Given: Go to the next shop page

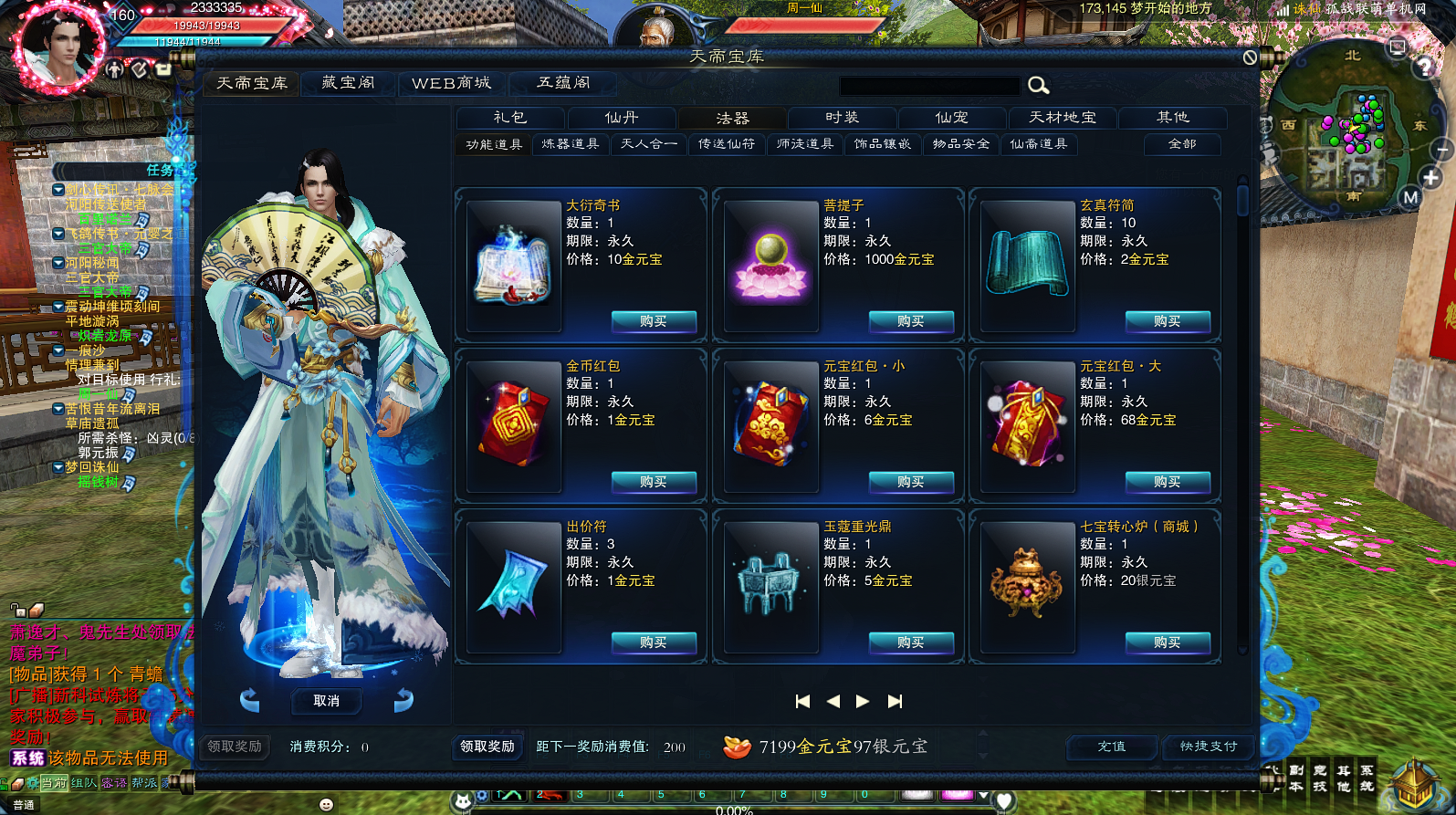Looking at the screenshot, I should click(x=863, y=701).
